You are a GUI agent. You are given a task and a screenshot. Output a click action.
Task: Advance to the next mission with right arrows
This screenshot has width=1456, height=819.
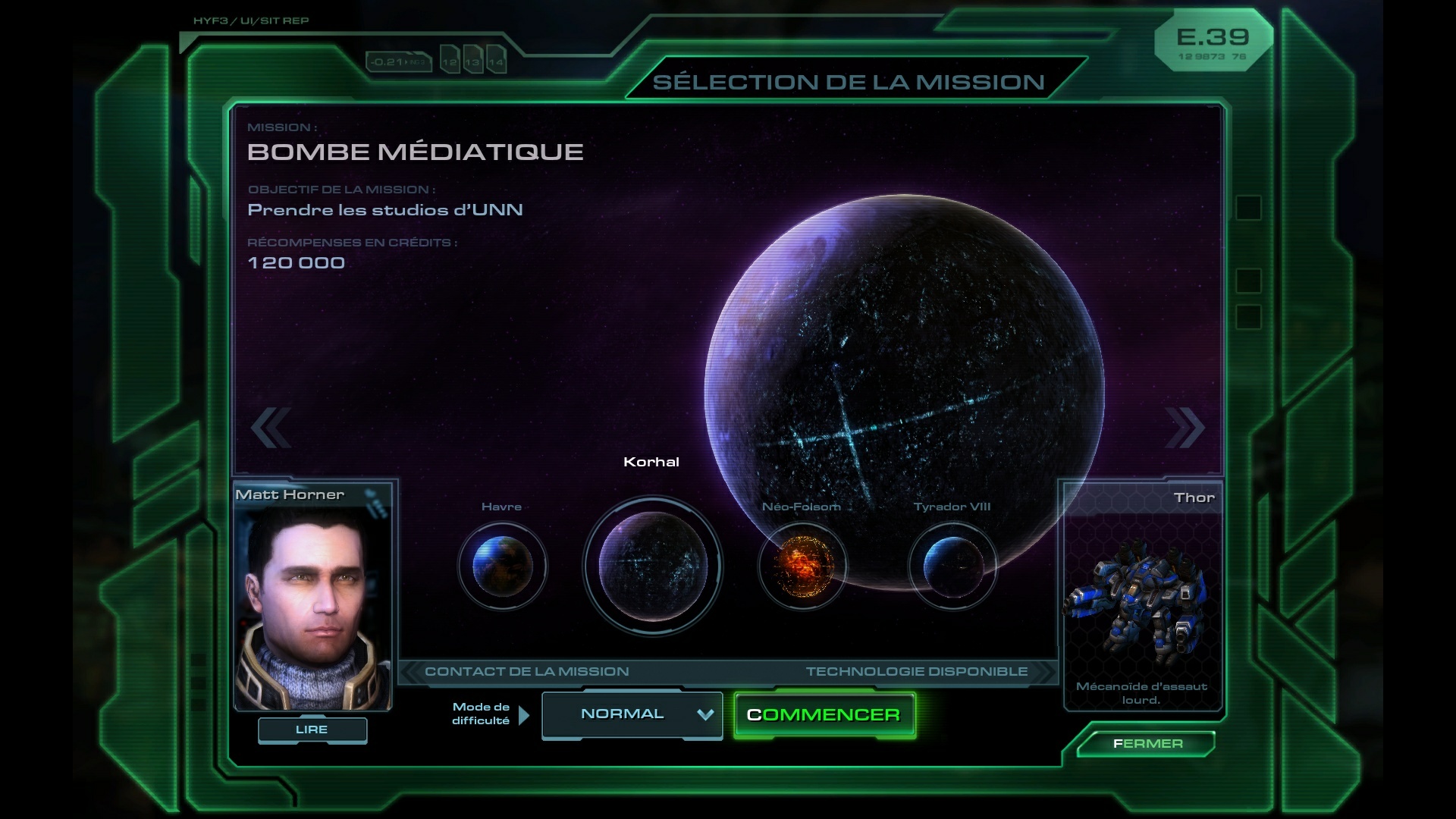[1185, 428]
